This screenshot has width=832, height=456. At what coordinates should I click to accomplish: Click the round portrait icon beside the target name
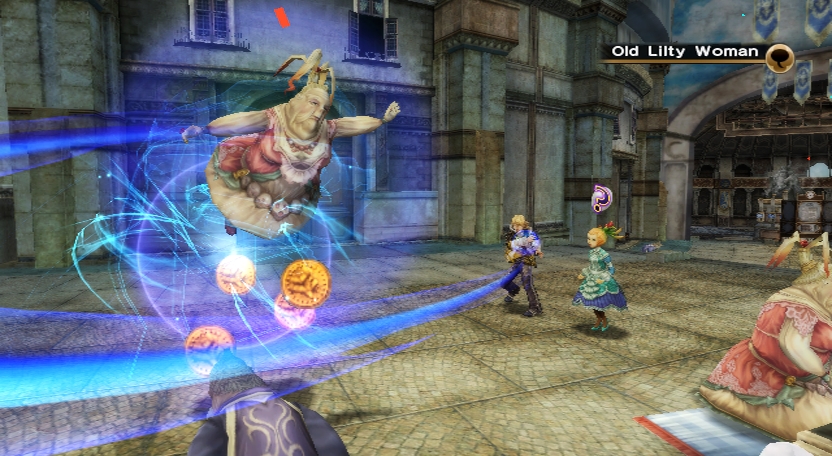[x=780, y=58]
